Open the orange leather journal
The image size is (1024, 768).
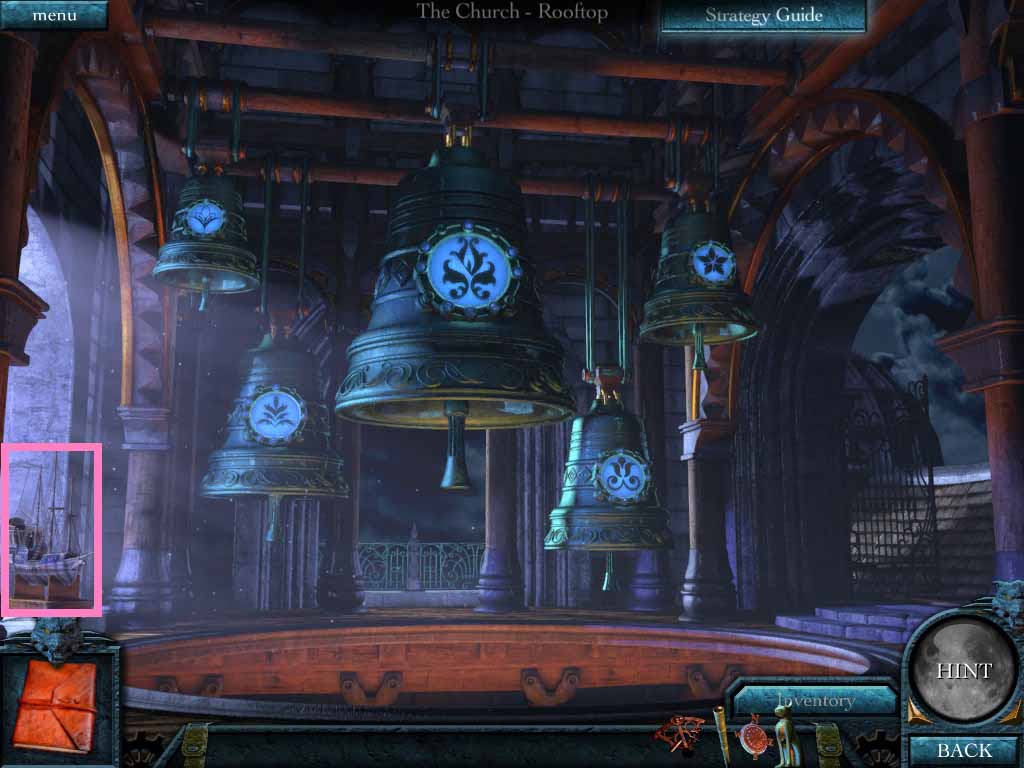coord(56,703)
